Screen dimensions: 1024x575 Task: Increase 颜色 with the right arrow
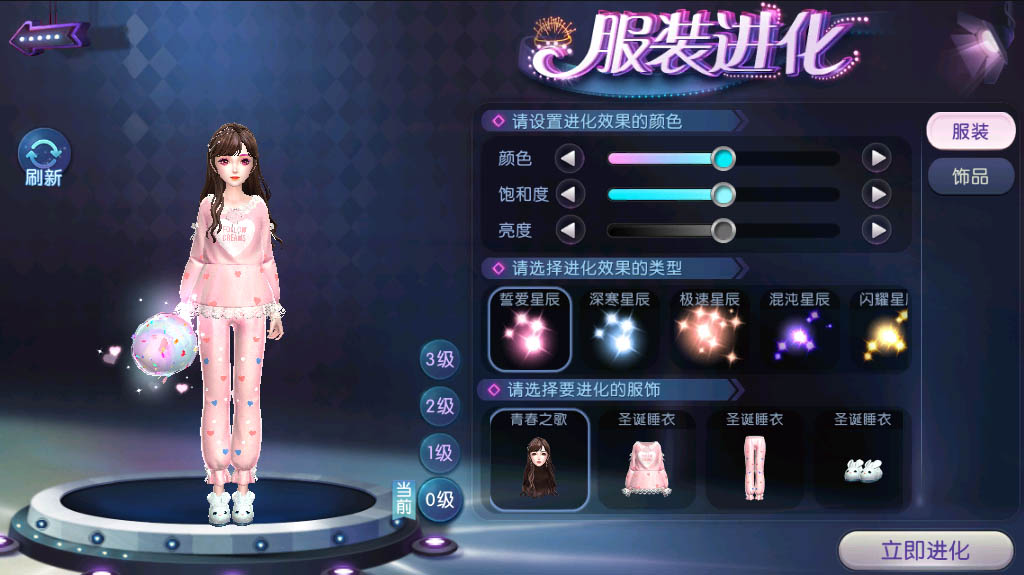876,158
